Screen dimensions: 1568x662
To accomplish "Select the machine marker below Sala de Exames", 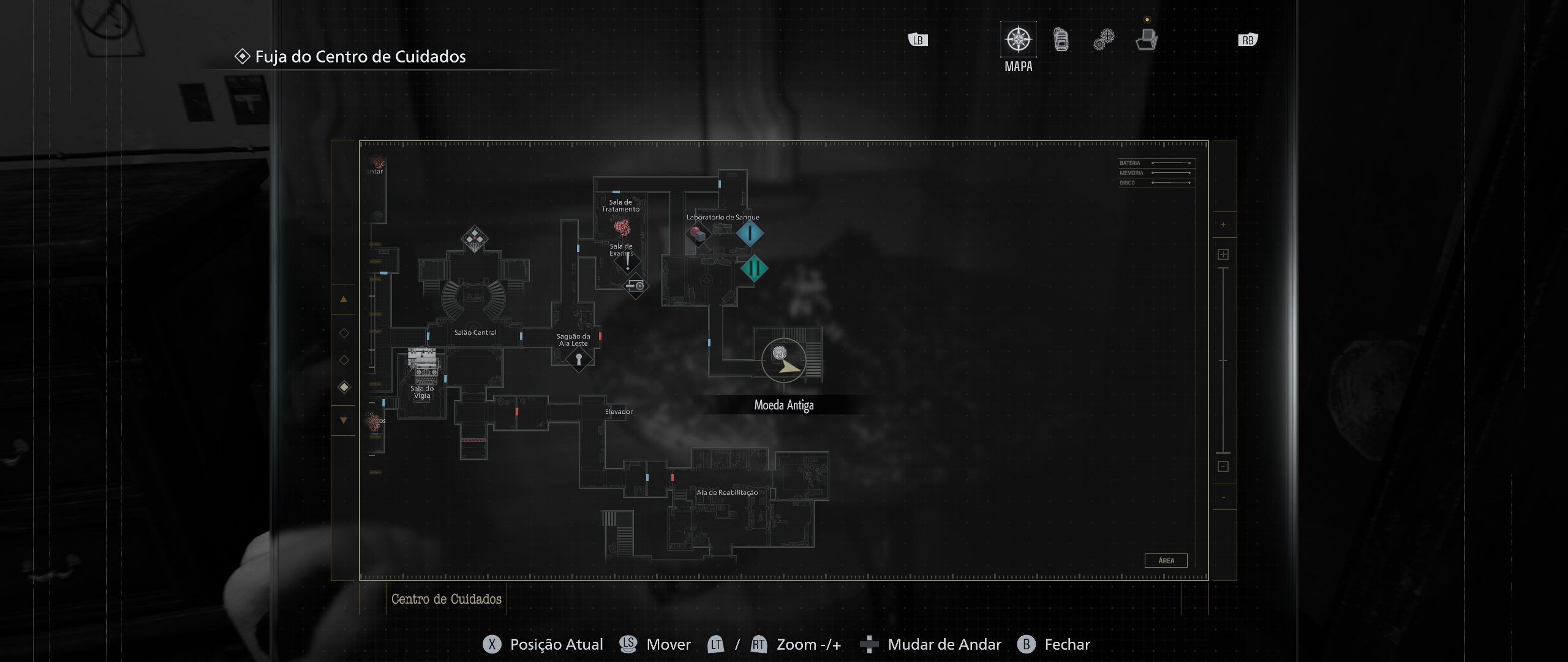I will [x=635, y=286].
